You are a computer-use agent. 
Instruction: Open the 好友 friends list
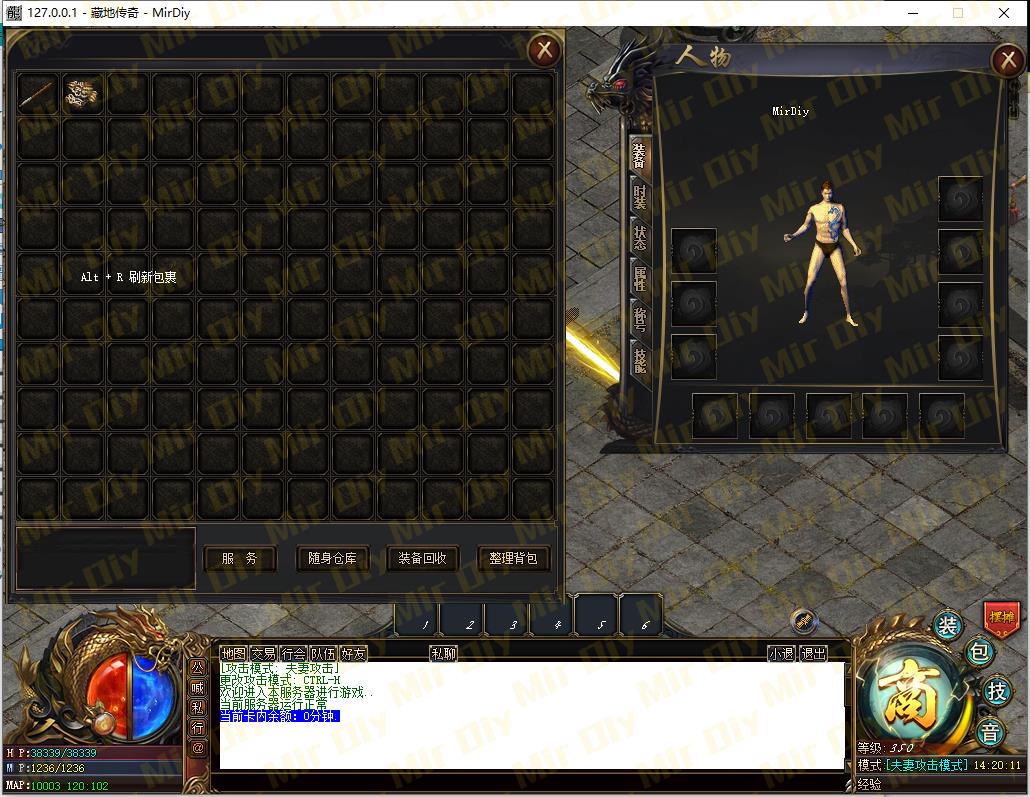click(353, 654)
